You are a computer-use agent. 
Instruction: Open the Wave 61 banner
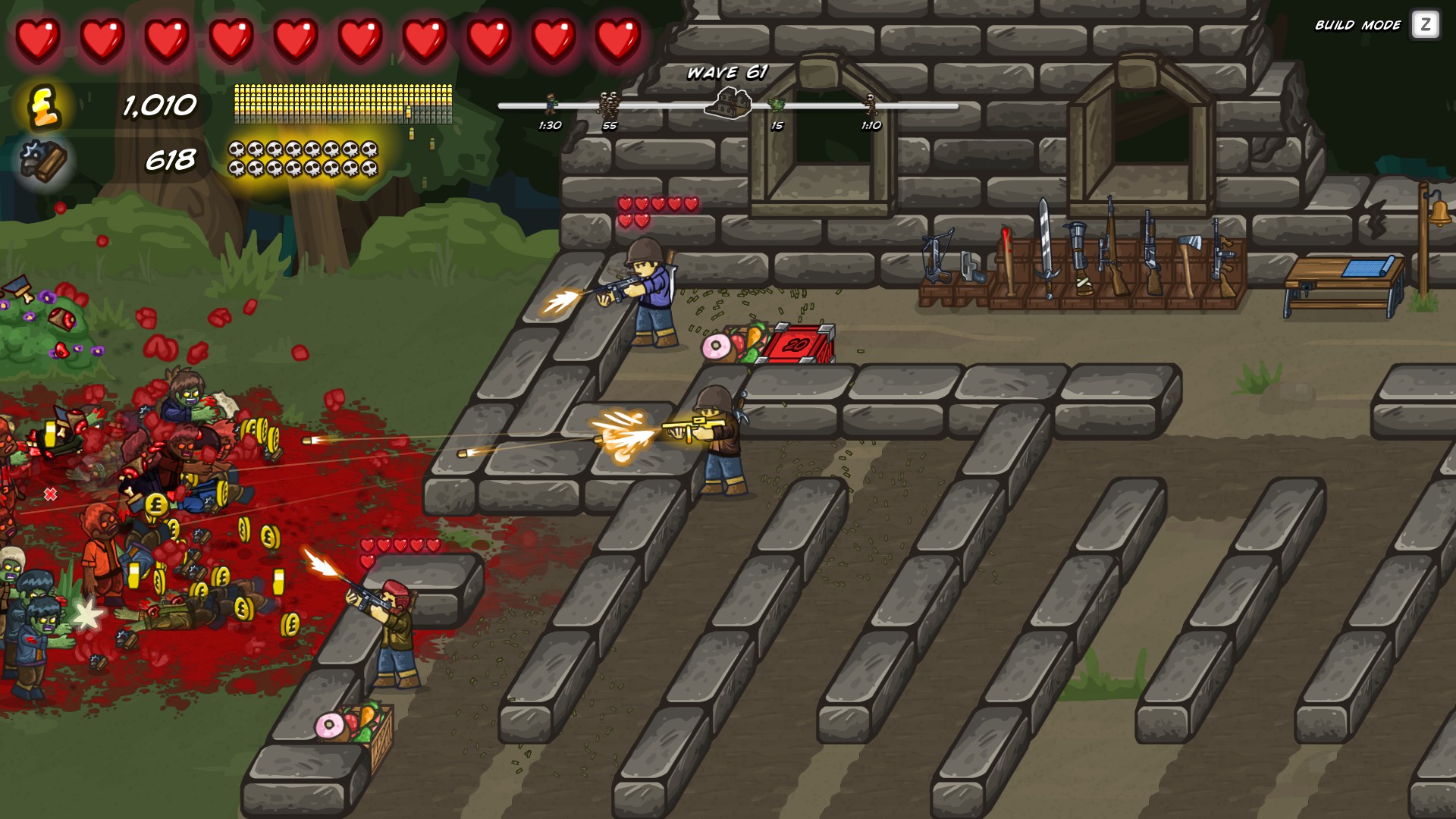[x=726, y=74]
